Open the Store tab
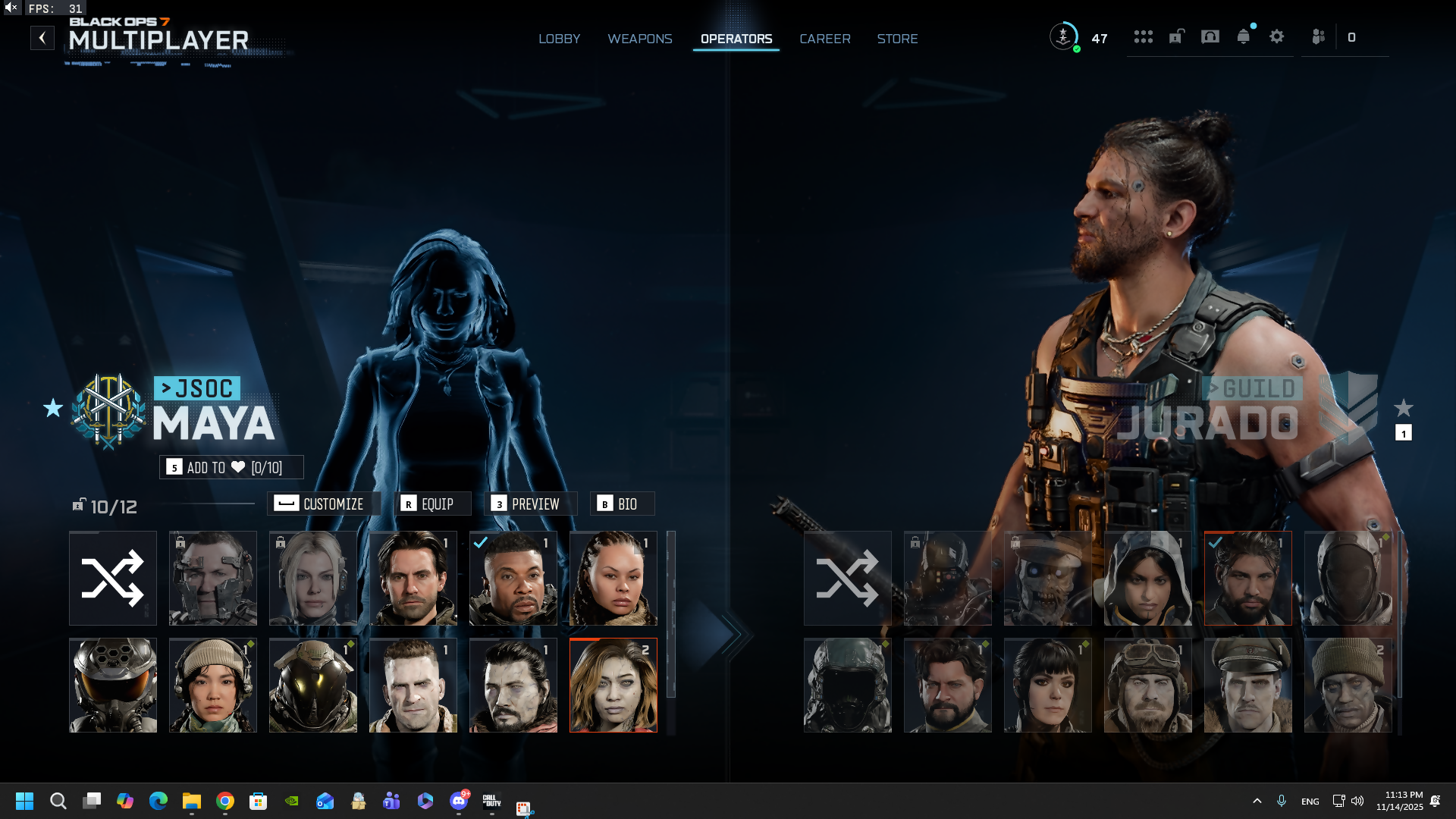1456x819 pixels. [x=897, y=39]
